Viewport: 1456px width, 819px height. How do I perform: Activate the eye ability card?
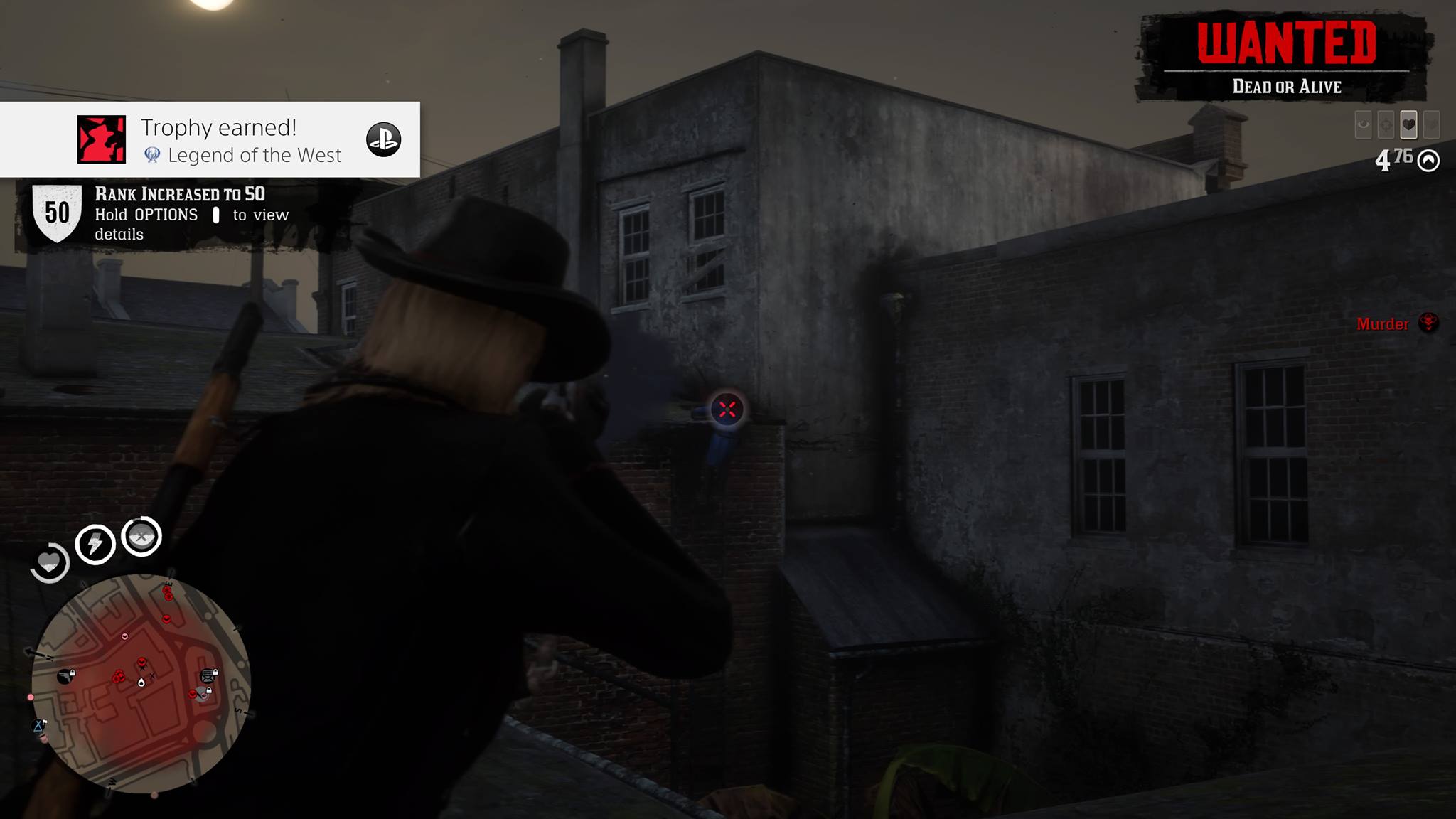(1363, 124)
